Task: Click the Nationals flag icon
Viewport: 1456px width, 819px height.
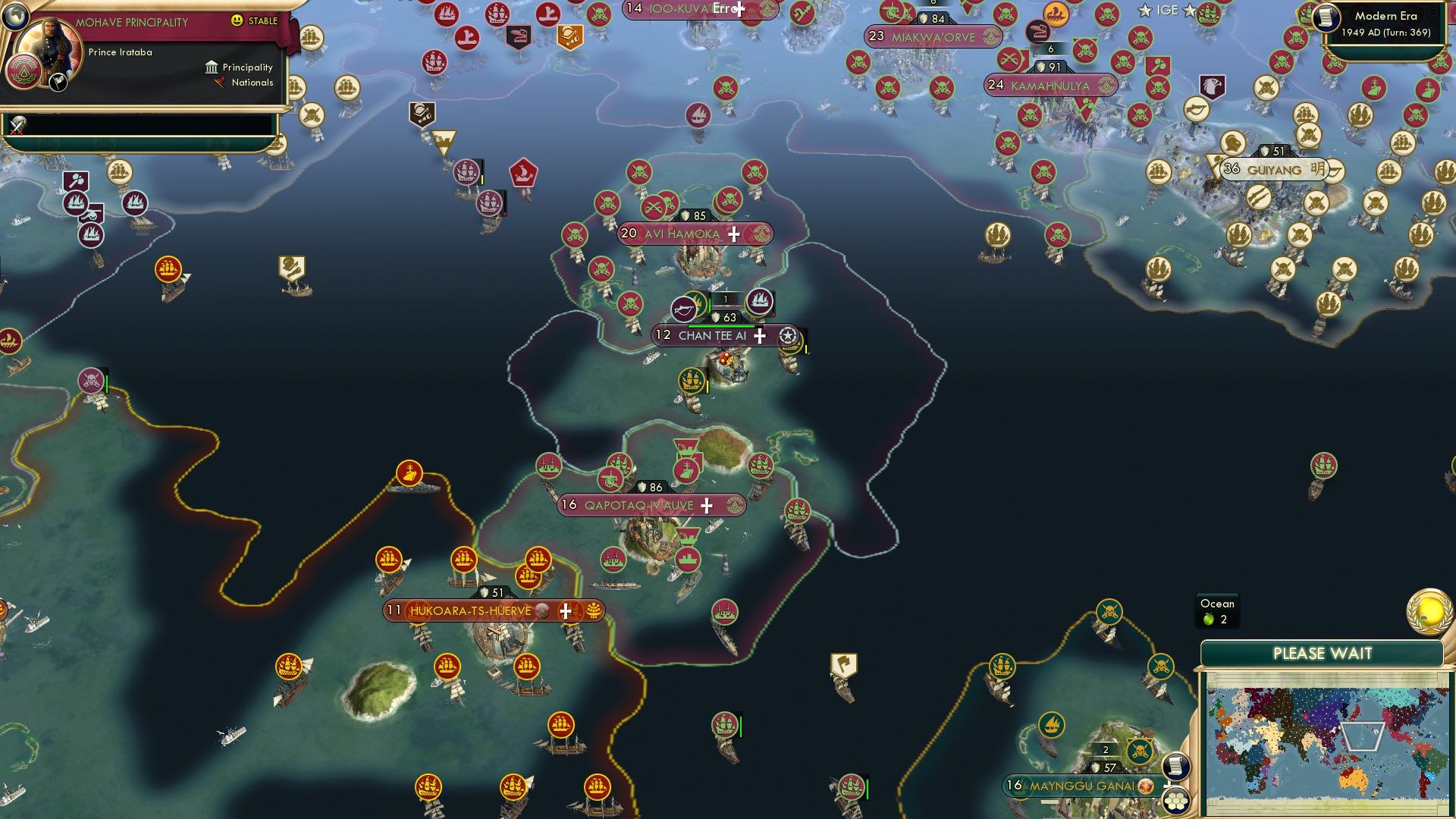Action: point(220,83)
